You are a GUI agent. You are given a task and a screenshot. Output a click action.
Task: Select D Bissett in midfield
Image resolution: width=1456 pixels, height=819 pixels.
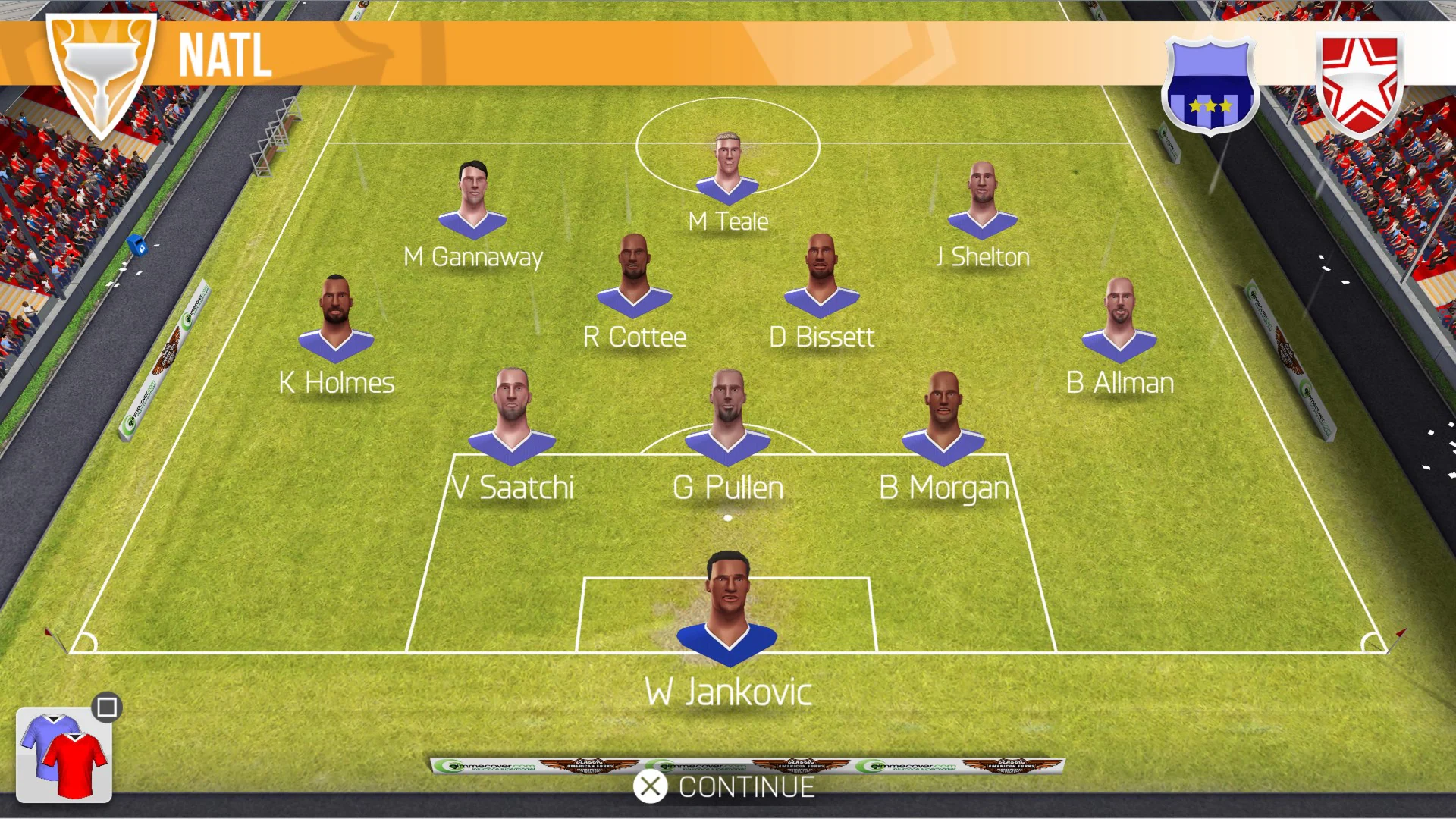pos(821,277)
